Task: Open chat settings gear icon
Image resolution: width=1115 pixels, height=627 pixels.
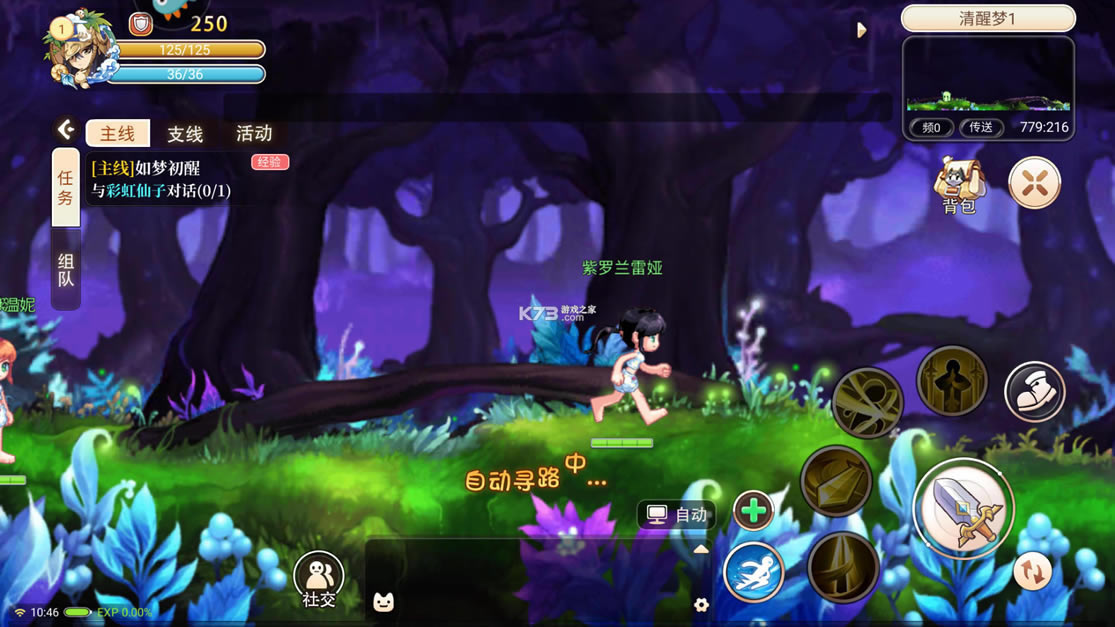Action: pyautogui.click(x=701, y=604)
